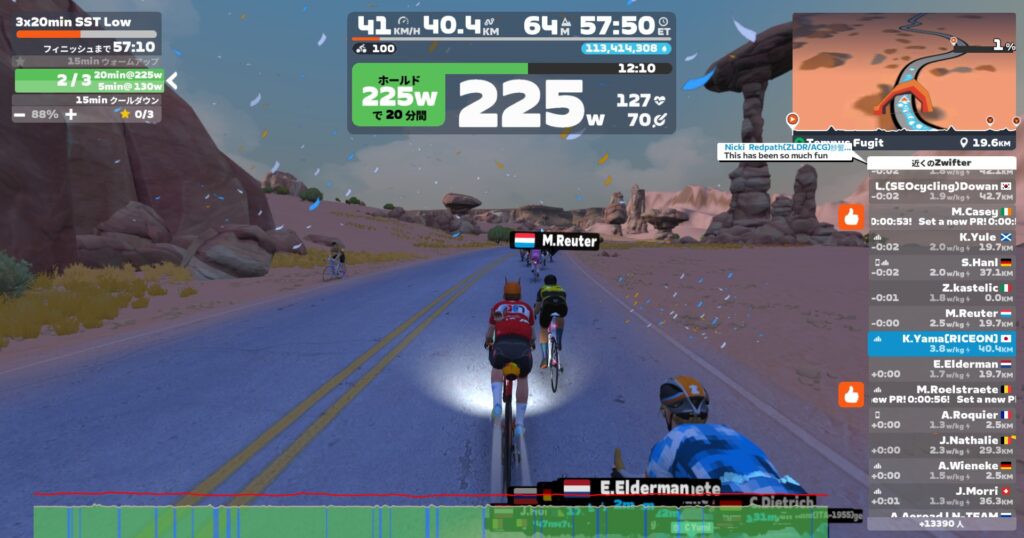Give Ride On to M.Casey
The height and width of the screenshot is (538, 1024).
tap(851, 216)
